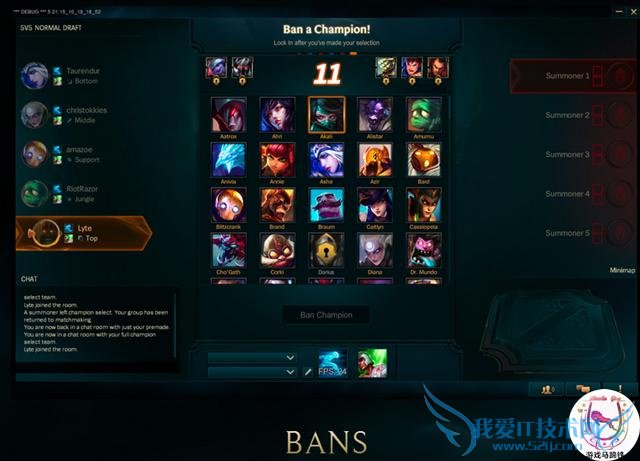Select Braum's portrait
Image resolution: width=640 pixels, height=461 pixels.
coord(326,205)
